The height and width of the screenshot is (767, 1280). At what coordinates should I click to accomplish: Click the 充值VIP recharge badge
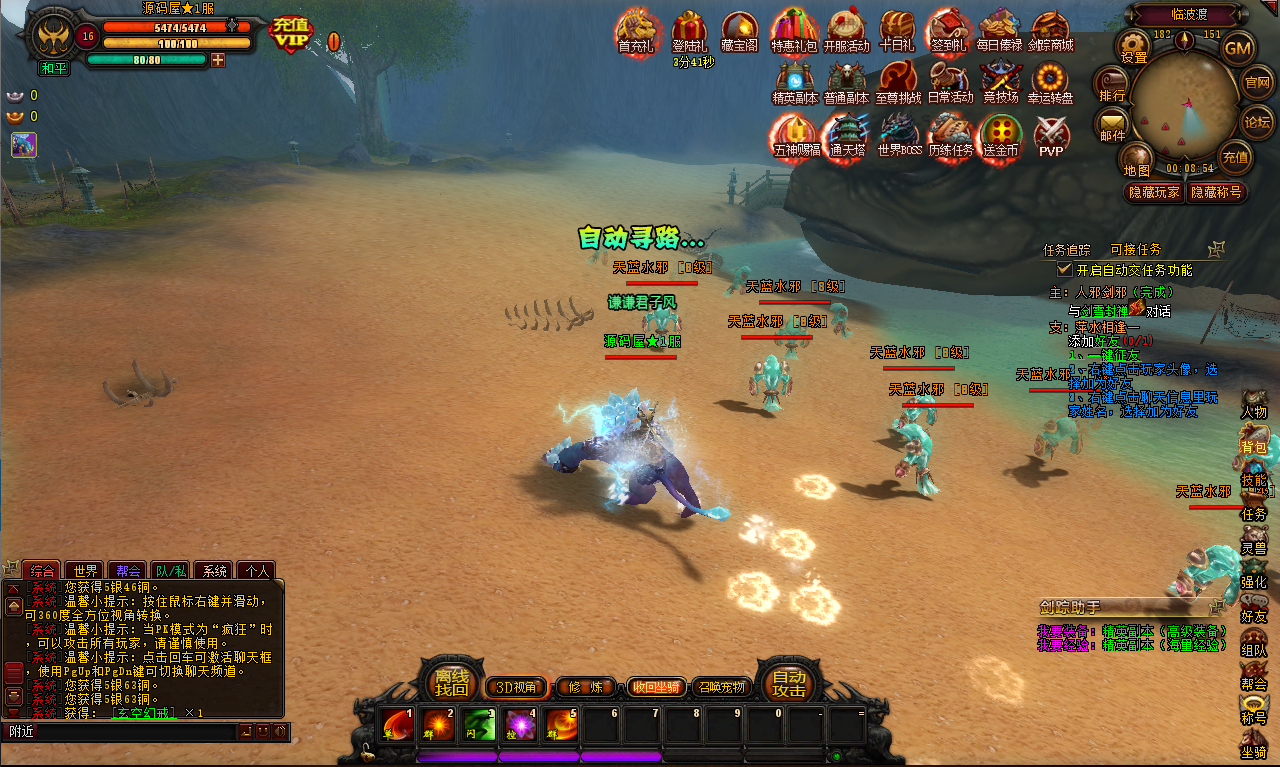point(291,35)
